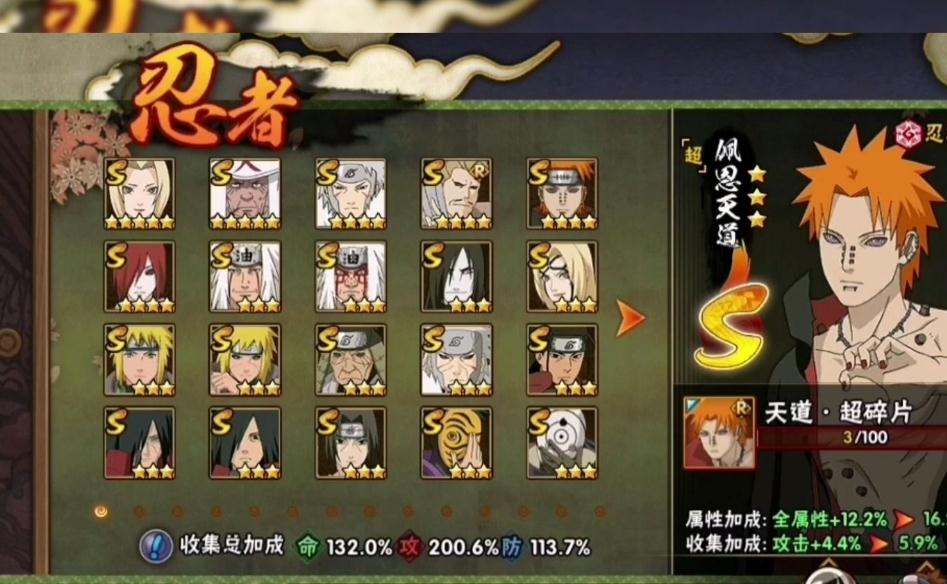Pick Sage Mode Jiraiya with red face paint

350,276
